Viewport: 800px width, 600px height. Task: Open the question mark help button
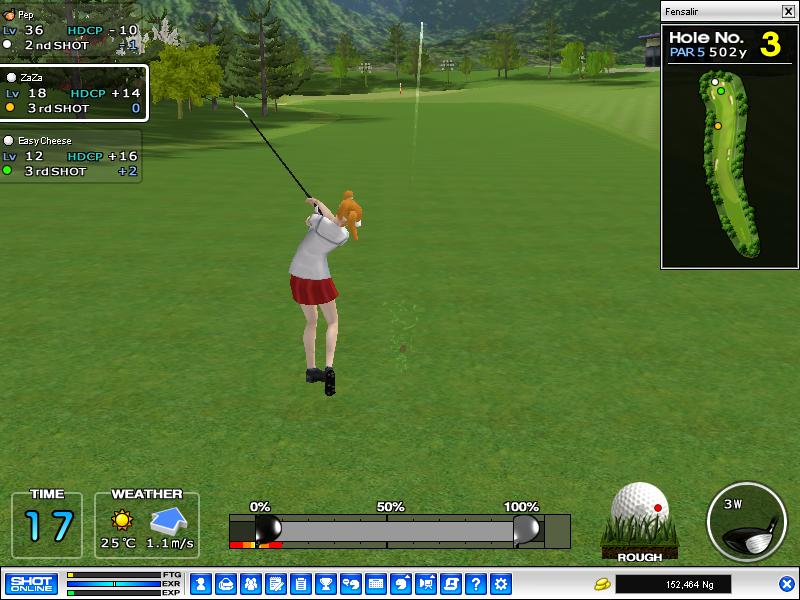point(476,584)
